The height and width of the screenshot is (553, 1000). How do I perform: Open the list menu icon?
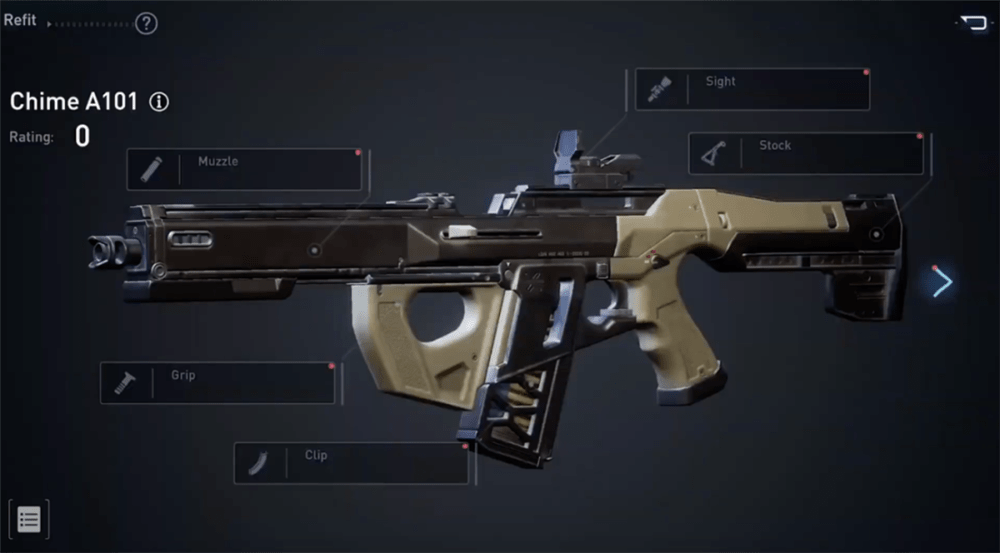29,520
